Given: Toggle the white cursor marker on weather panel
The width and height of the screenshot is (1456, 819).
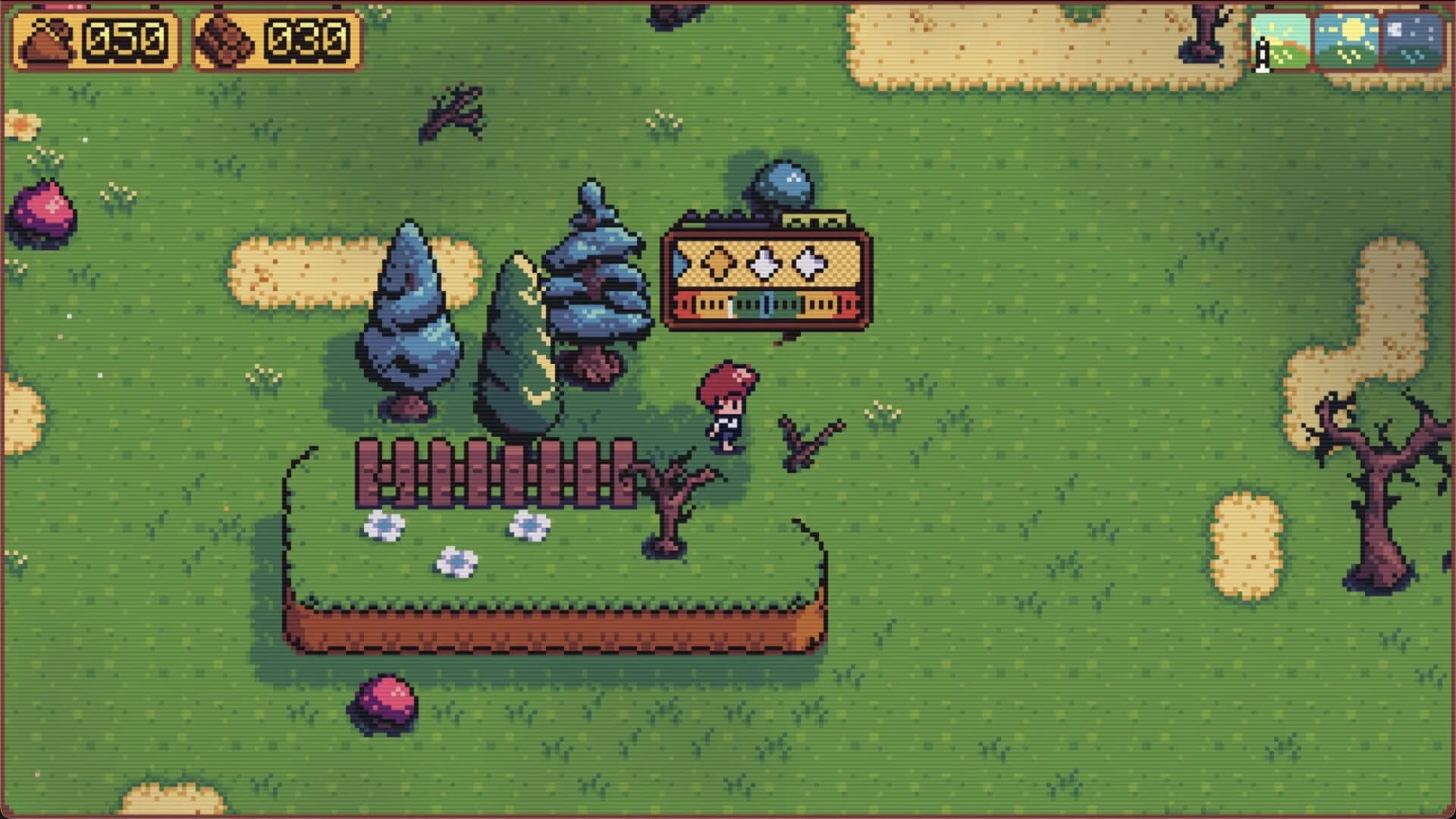Looking at the screenshot, I should (x=1261, y=55).
